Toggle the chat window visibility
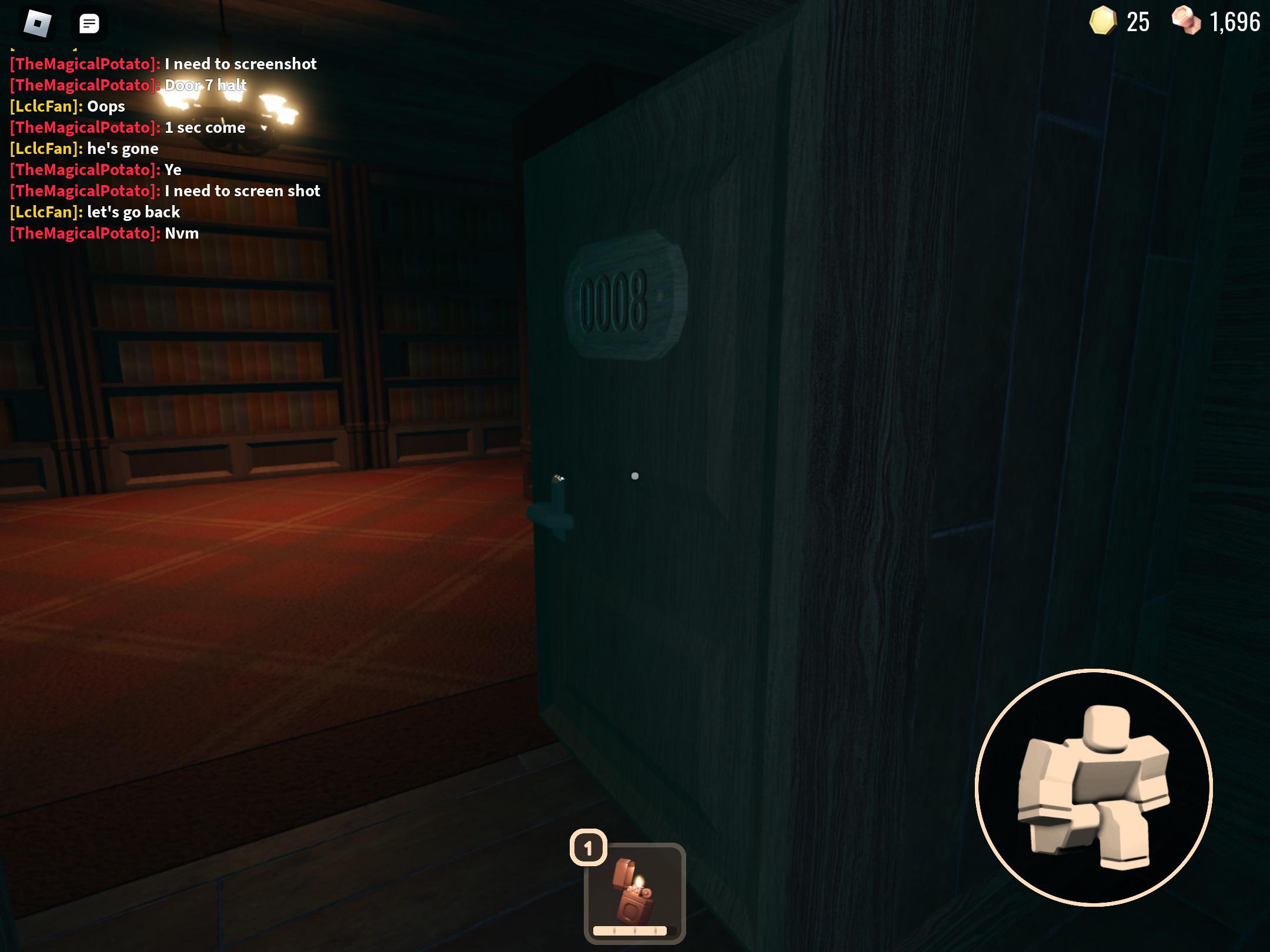The image size is (1270, 952). point(89,25)
